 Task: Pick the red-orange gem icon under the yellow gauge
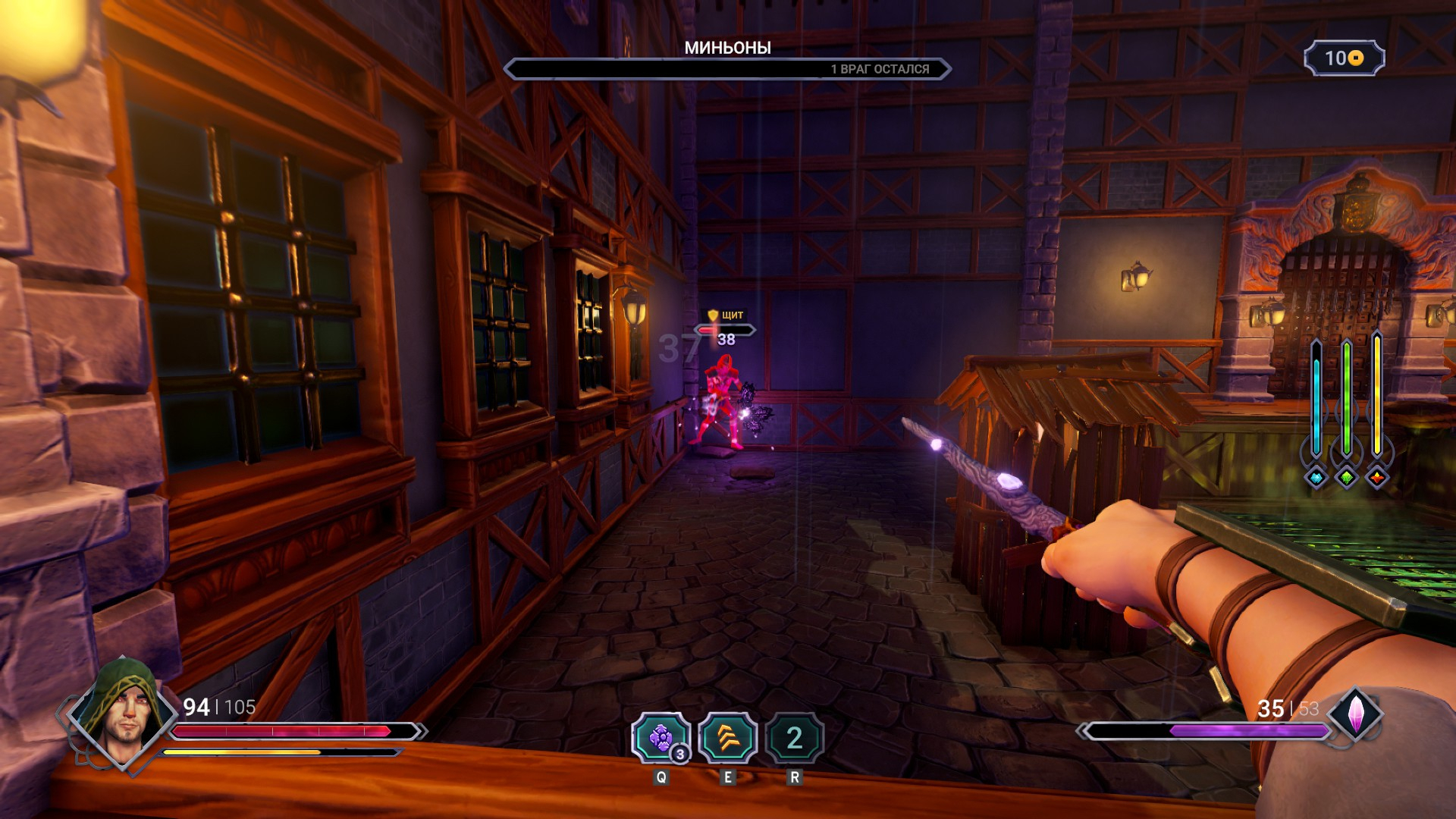coord(1376,478)
